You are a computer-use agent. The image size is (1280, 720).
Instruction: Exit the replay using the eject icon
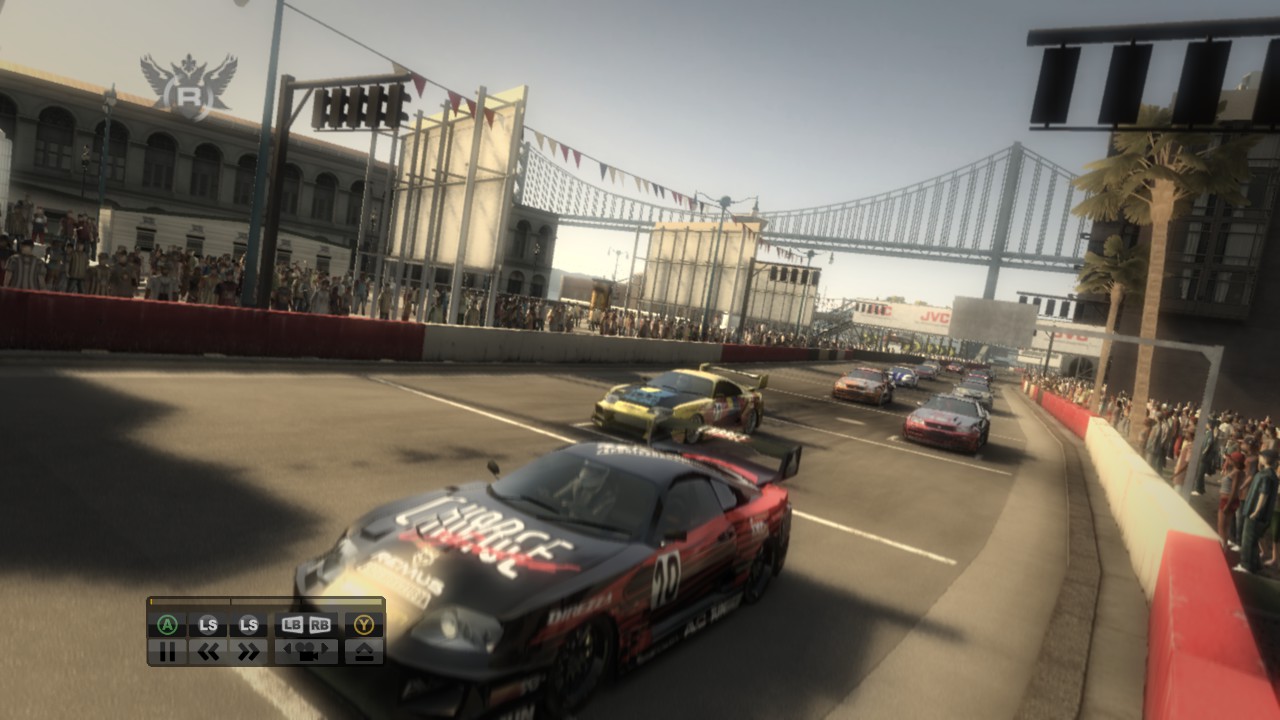pyautogui.click(x=365, y=650)
